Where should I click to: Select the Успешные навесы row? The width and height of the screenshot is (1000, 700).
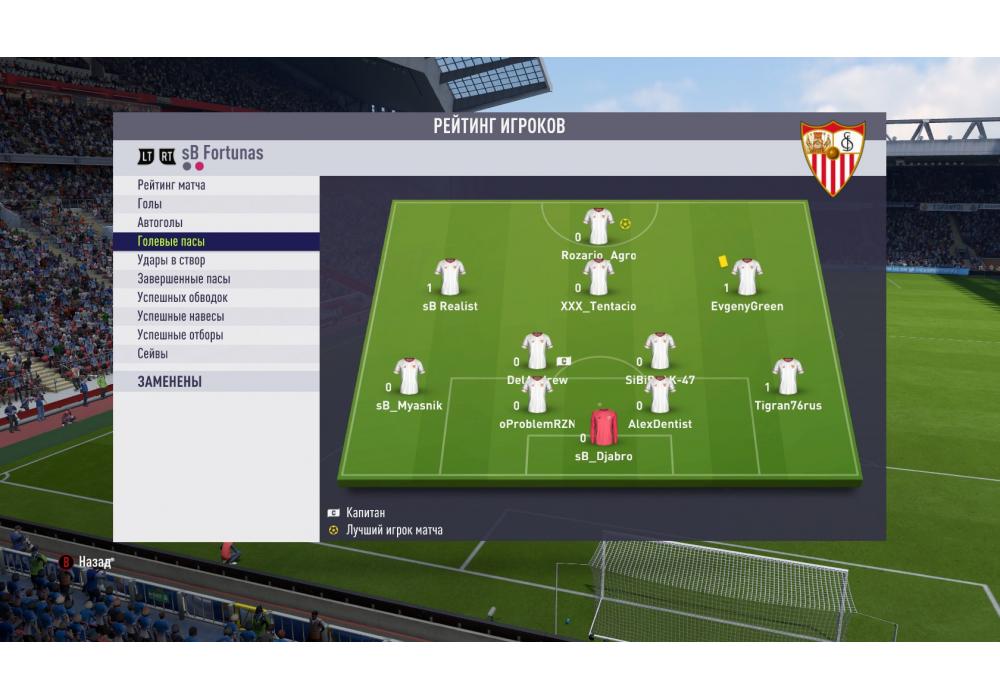click(215, 316)
